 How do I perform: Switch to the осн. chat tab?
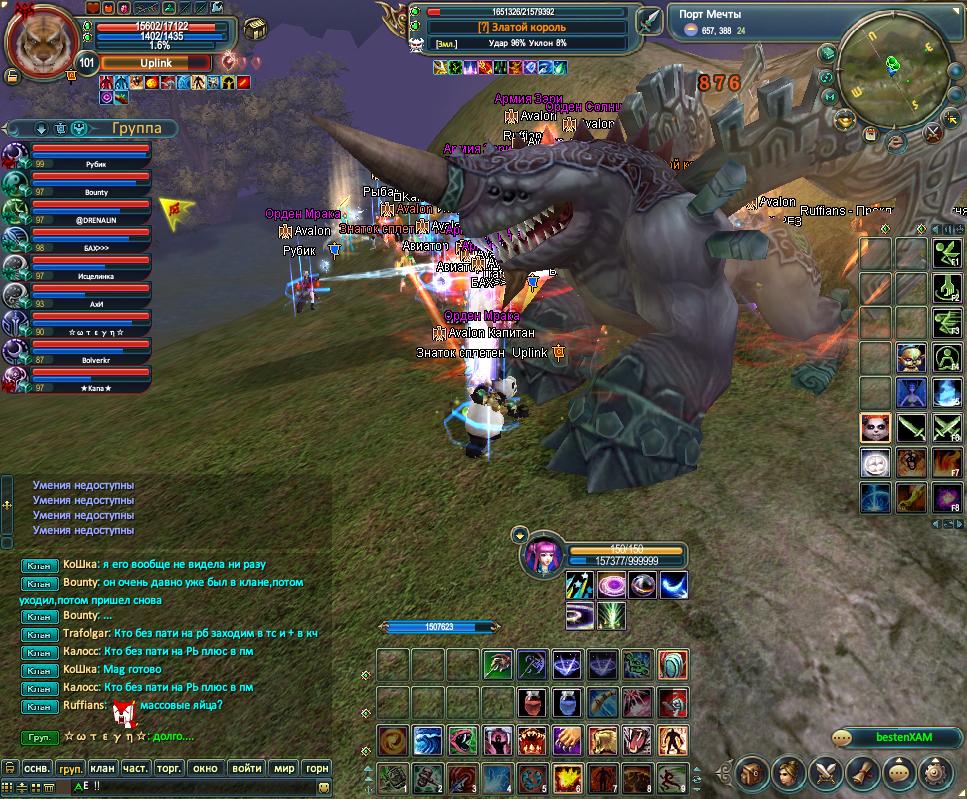pyautogui.click(x=36, y=768)
